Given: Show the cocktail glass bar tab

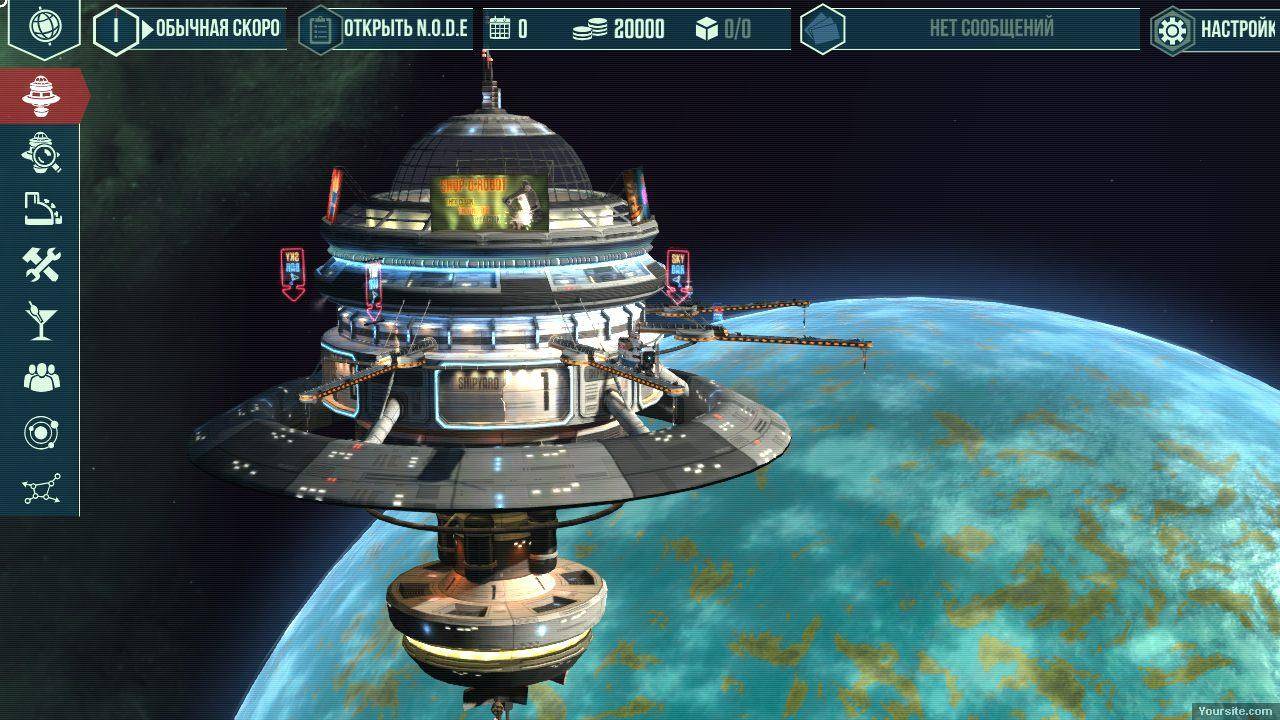Looking at the screenshot, I should 41,321.
